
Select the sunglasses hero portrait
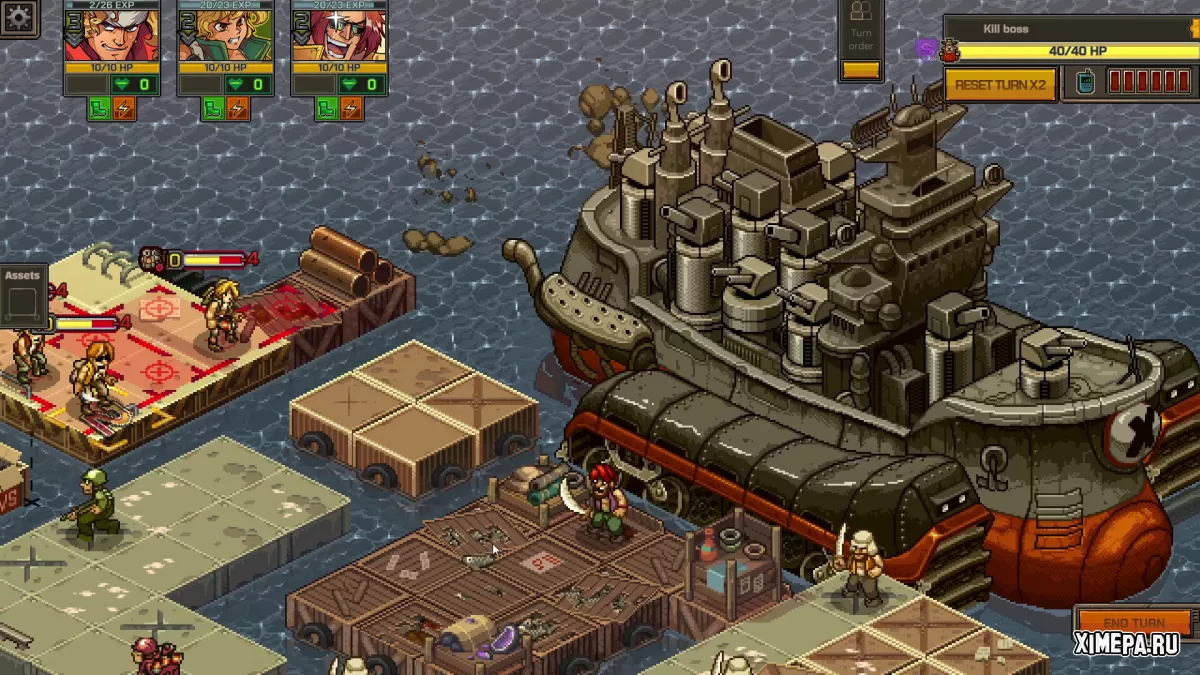(326, 35)
